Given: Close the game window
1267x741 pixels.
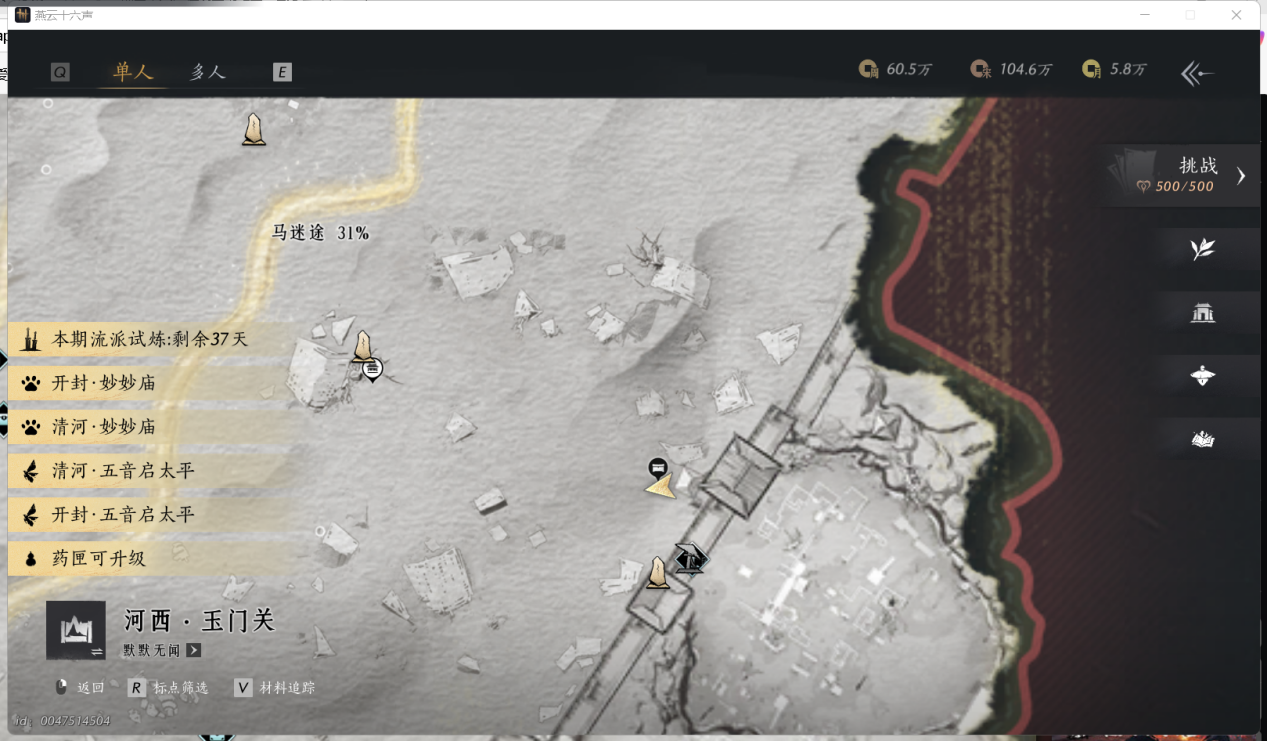Looking at the screenshot, I should (x=1237, y=15).
